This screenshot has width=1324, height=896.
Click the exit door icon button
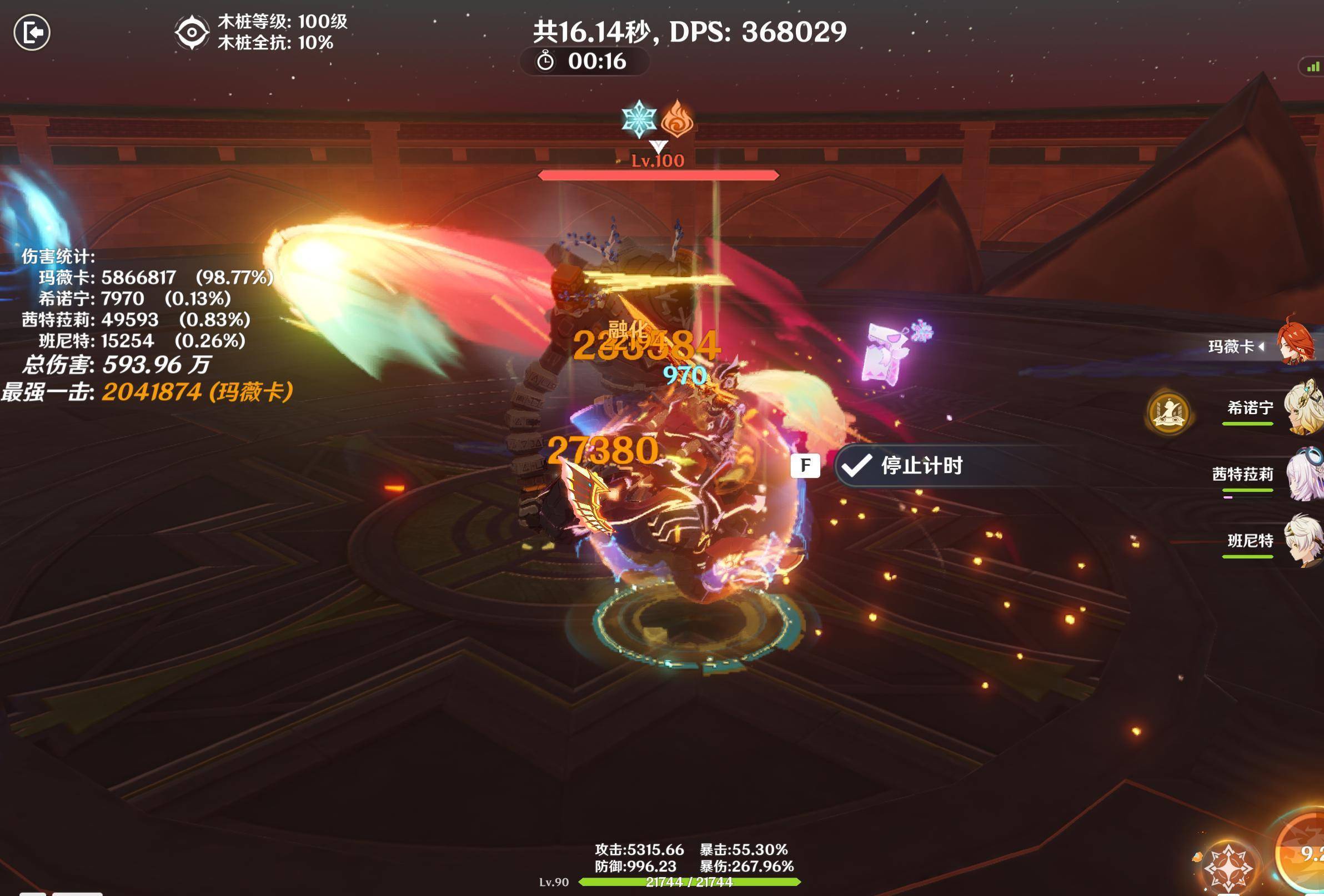[x=32, y=32]
